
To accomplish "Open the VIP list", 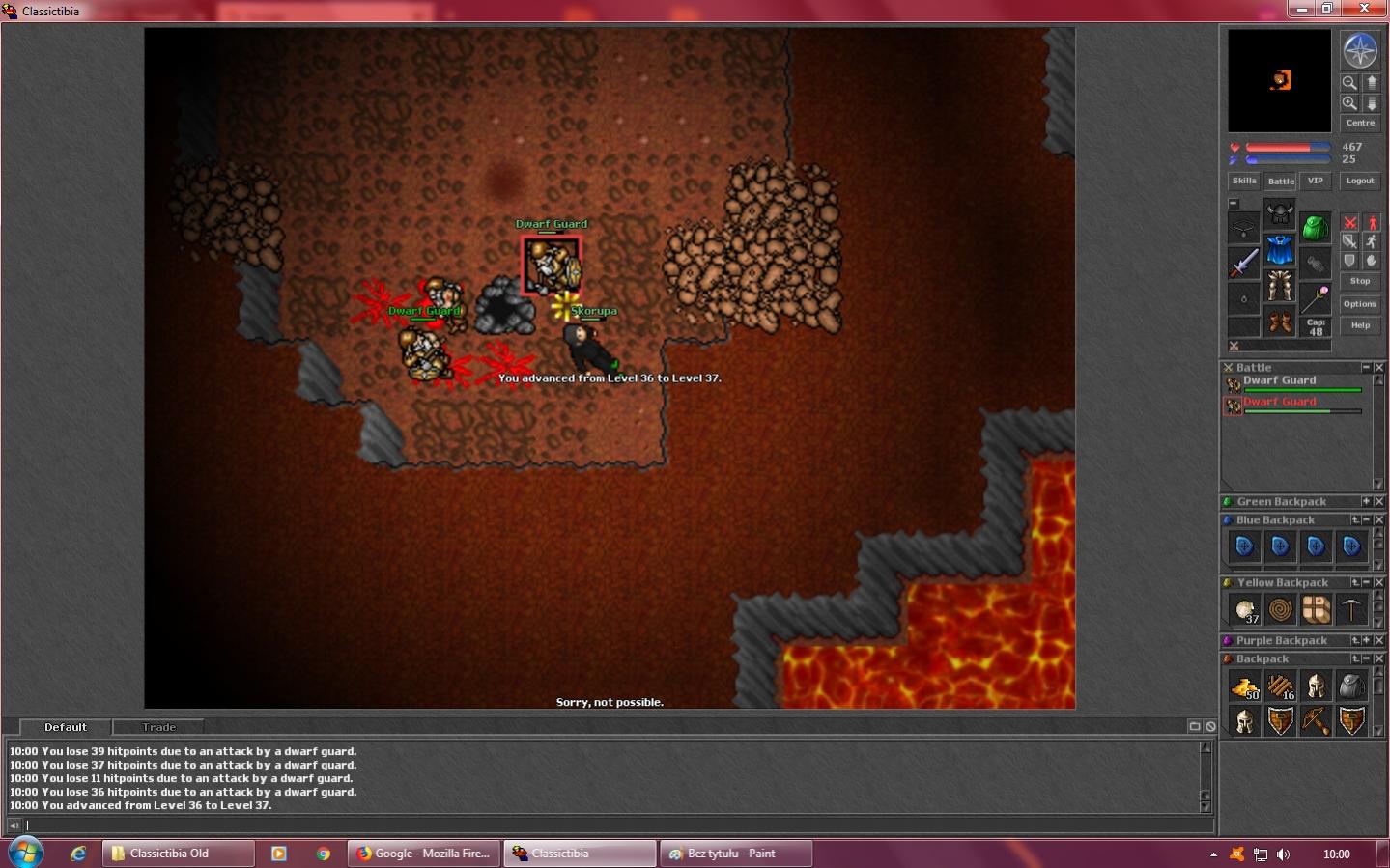I will click(x=1315, y=181).
